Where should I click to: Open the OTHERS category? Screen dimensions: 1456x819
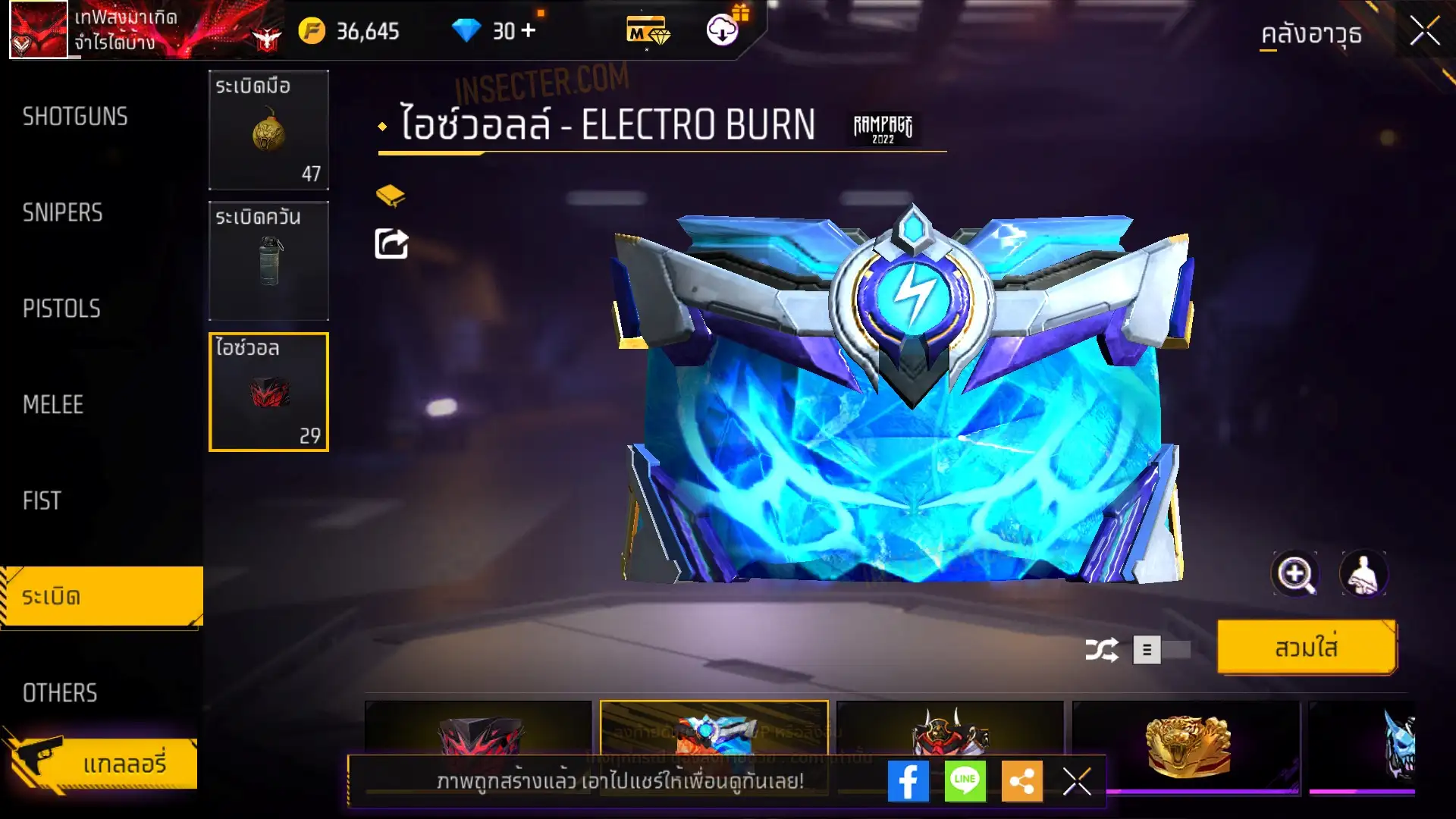(x=60, y=693)
